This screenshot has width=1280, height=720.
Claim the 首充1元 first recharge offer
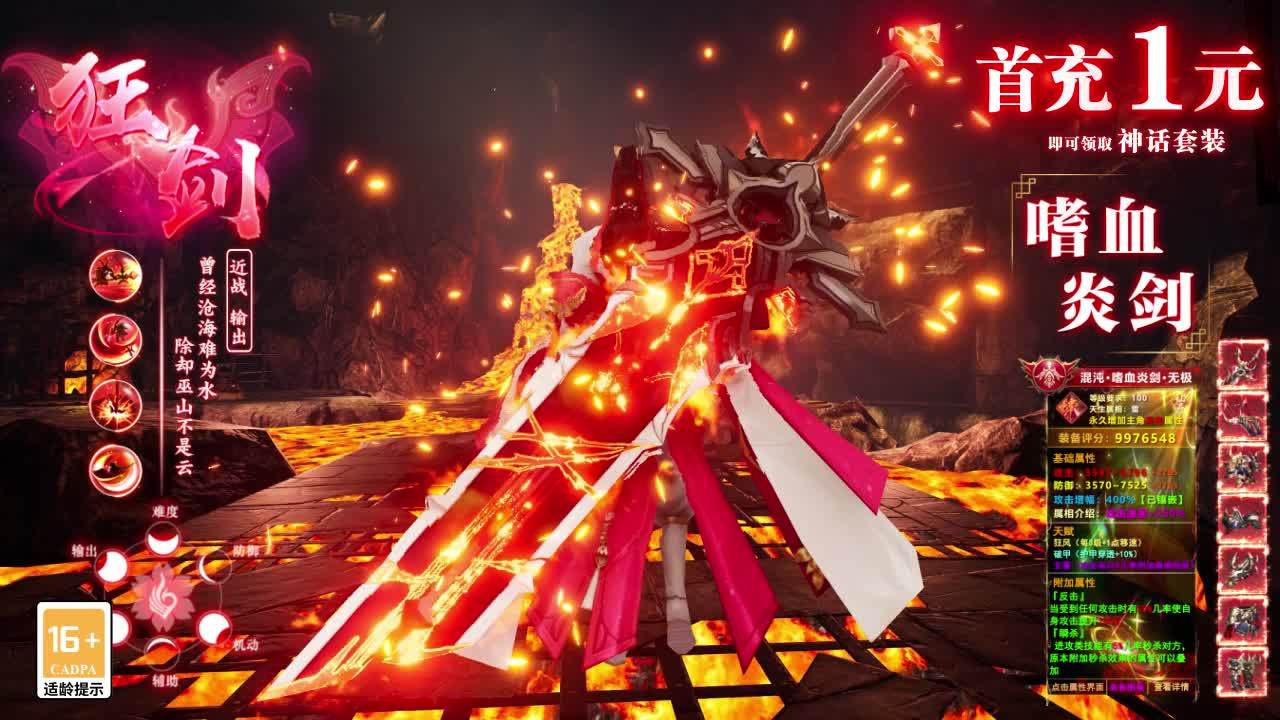1118,82
